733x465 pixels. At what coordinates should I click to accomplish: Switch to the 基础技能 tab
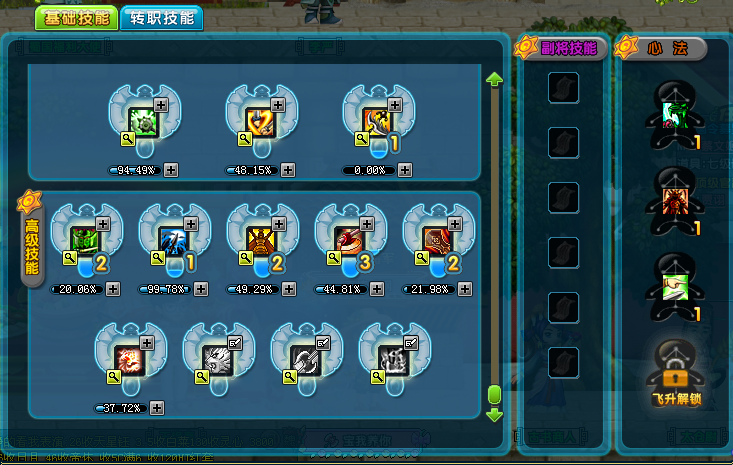[x=75, y=18]
